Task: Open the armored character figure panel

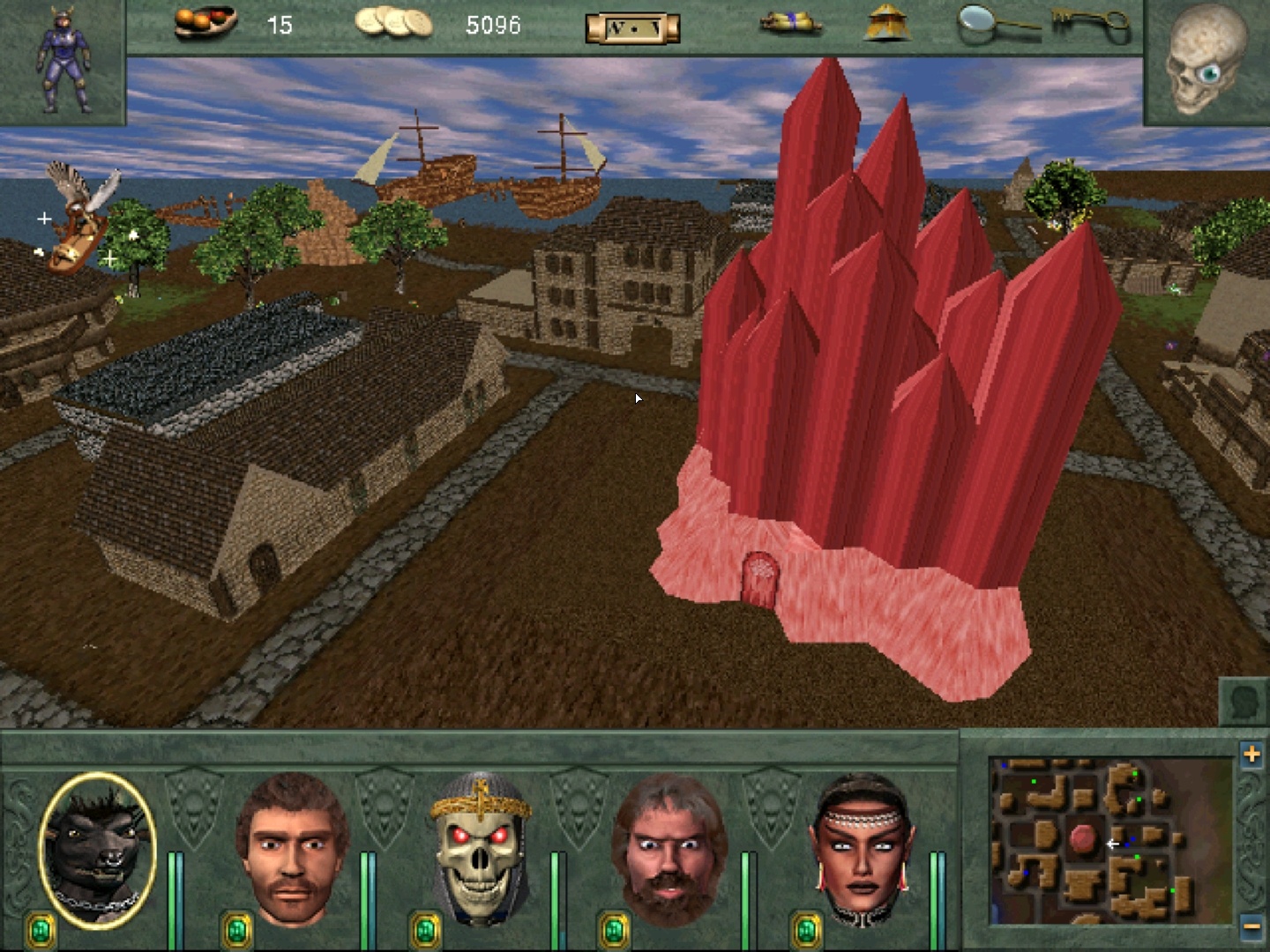Action: (63, 60)
